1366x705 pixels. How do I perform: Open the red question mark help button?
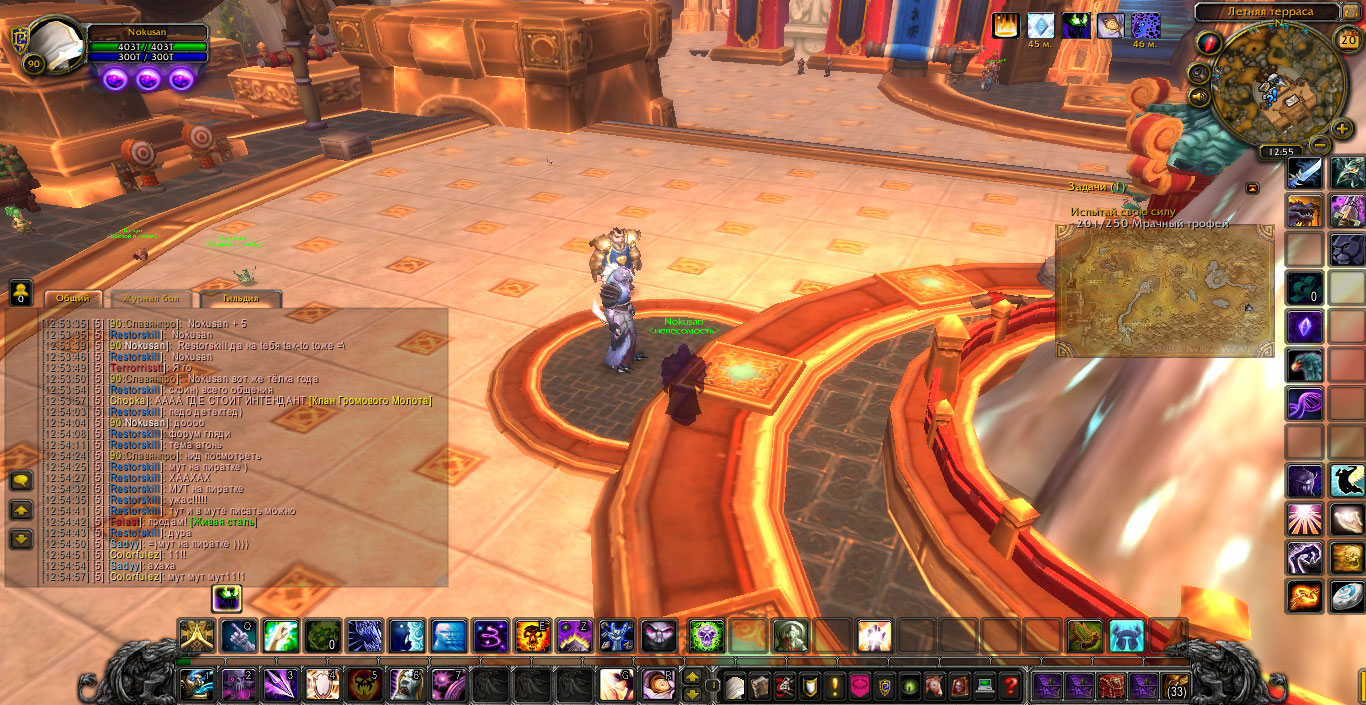click(1010, 686)
